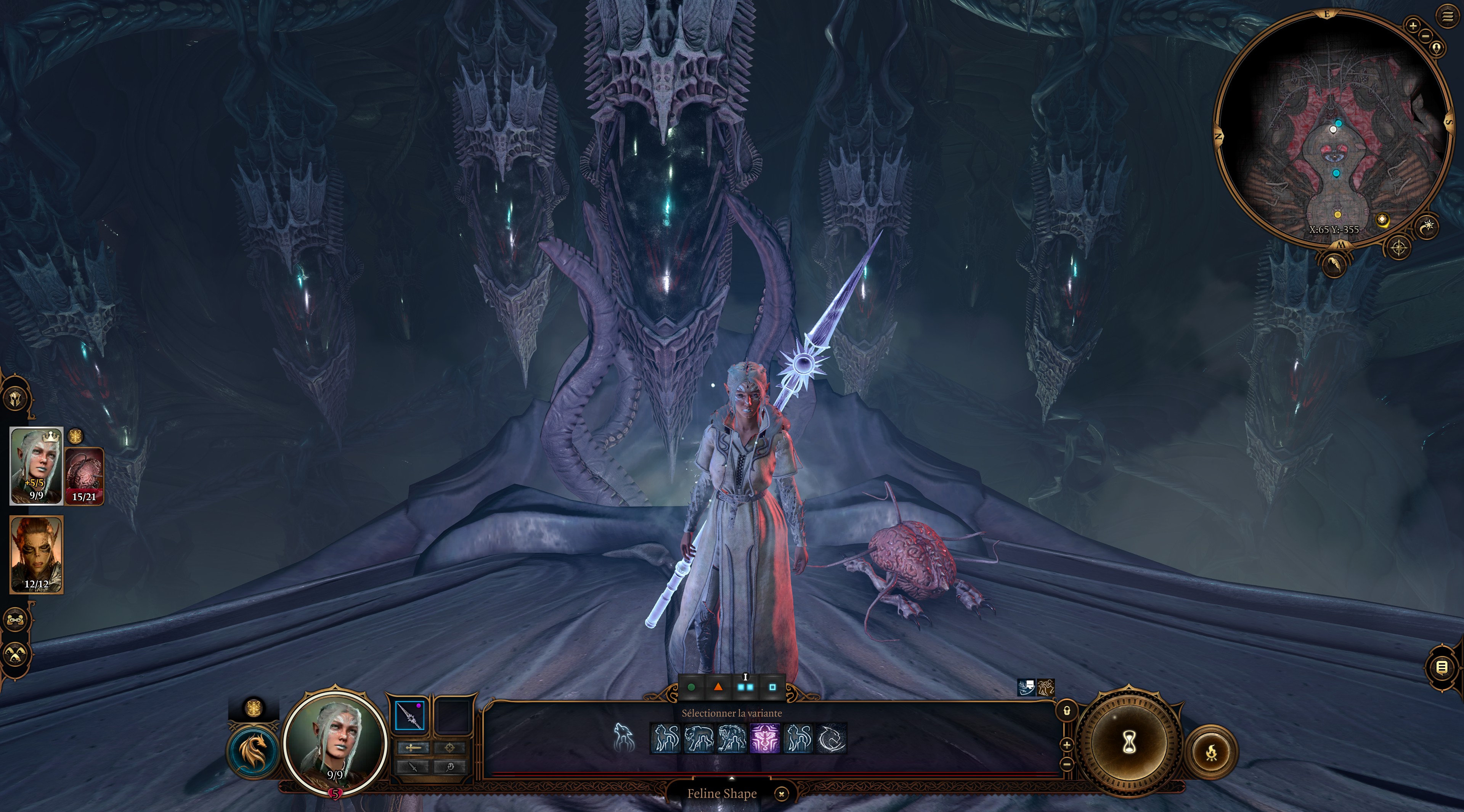This screenshot has width=1464, height=812.
Task: Zoom in the minimap with plus button
Action: tap(1413, 25)
